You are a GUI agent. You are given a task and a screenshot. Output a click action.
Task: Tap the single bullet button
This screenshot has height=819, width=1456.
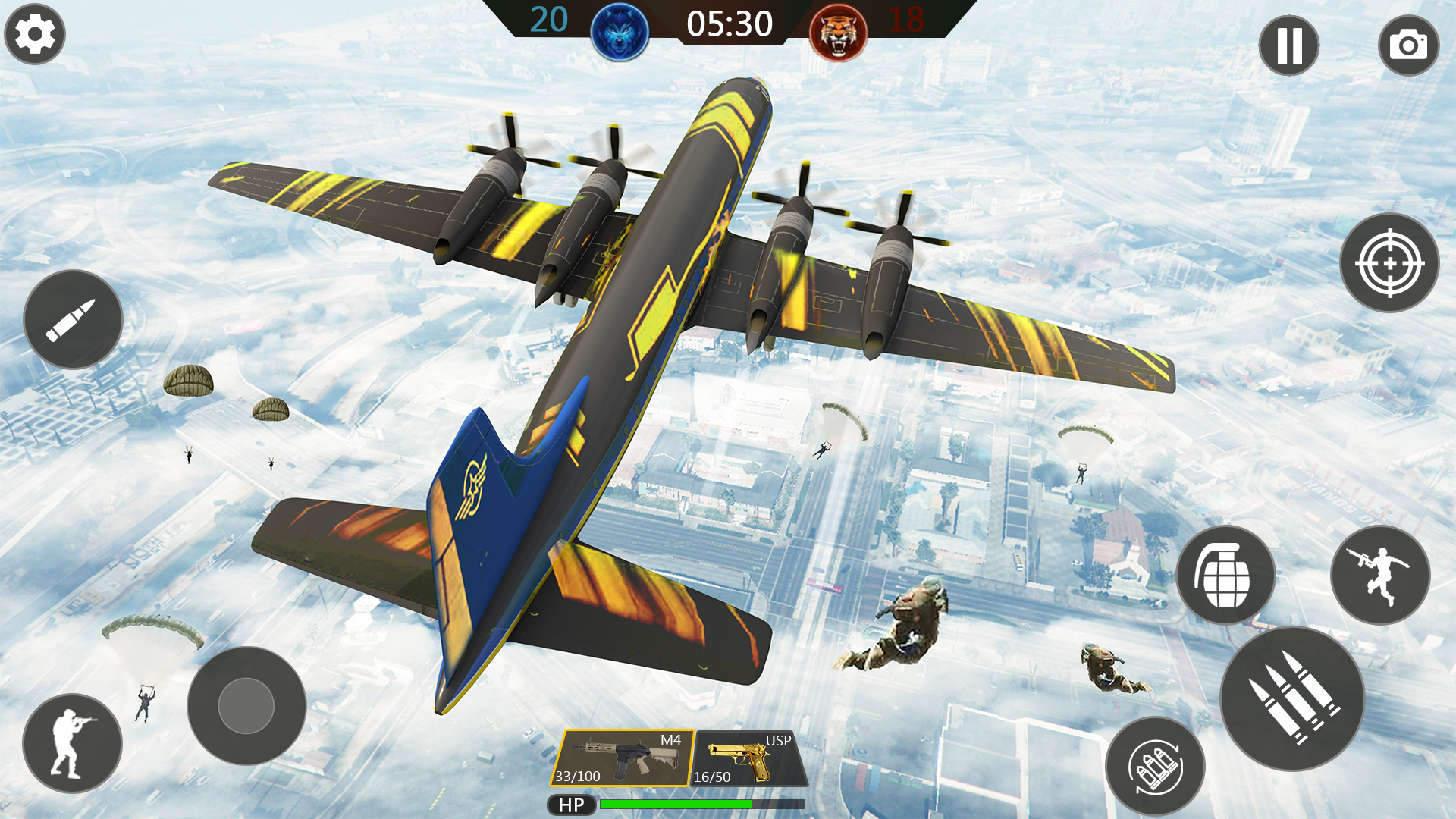(x=73, y=319)
